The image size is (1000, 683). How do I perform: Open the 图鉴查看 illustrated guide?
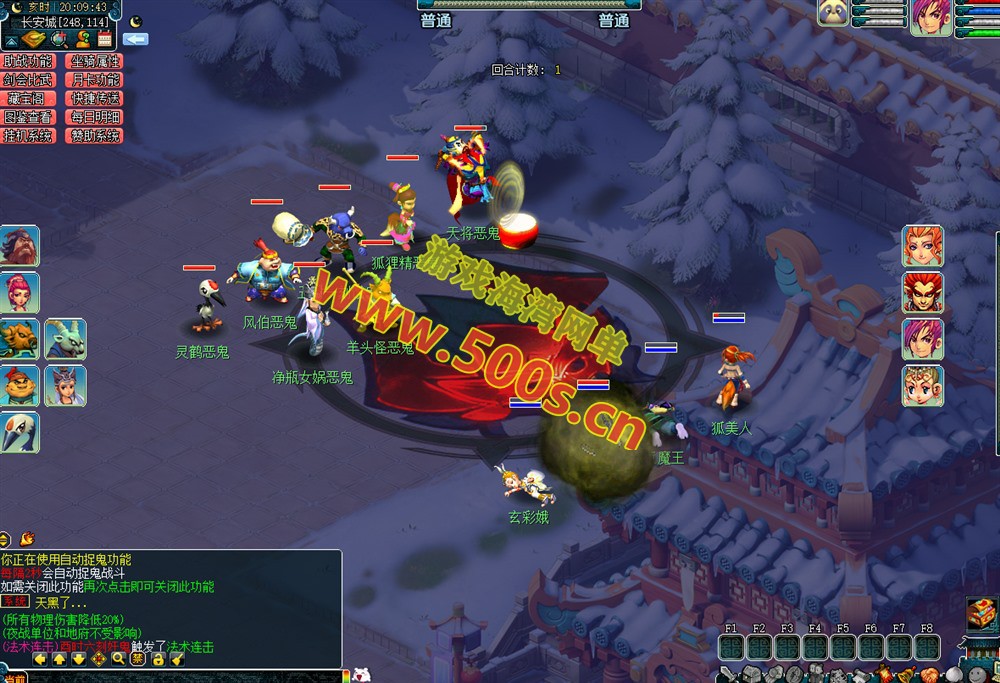tap(28, 117)
